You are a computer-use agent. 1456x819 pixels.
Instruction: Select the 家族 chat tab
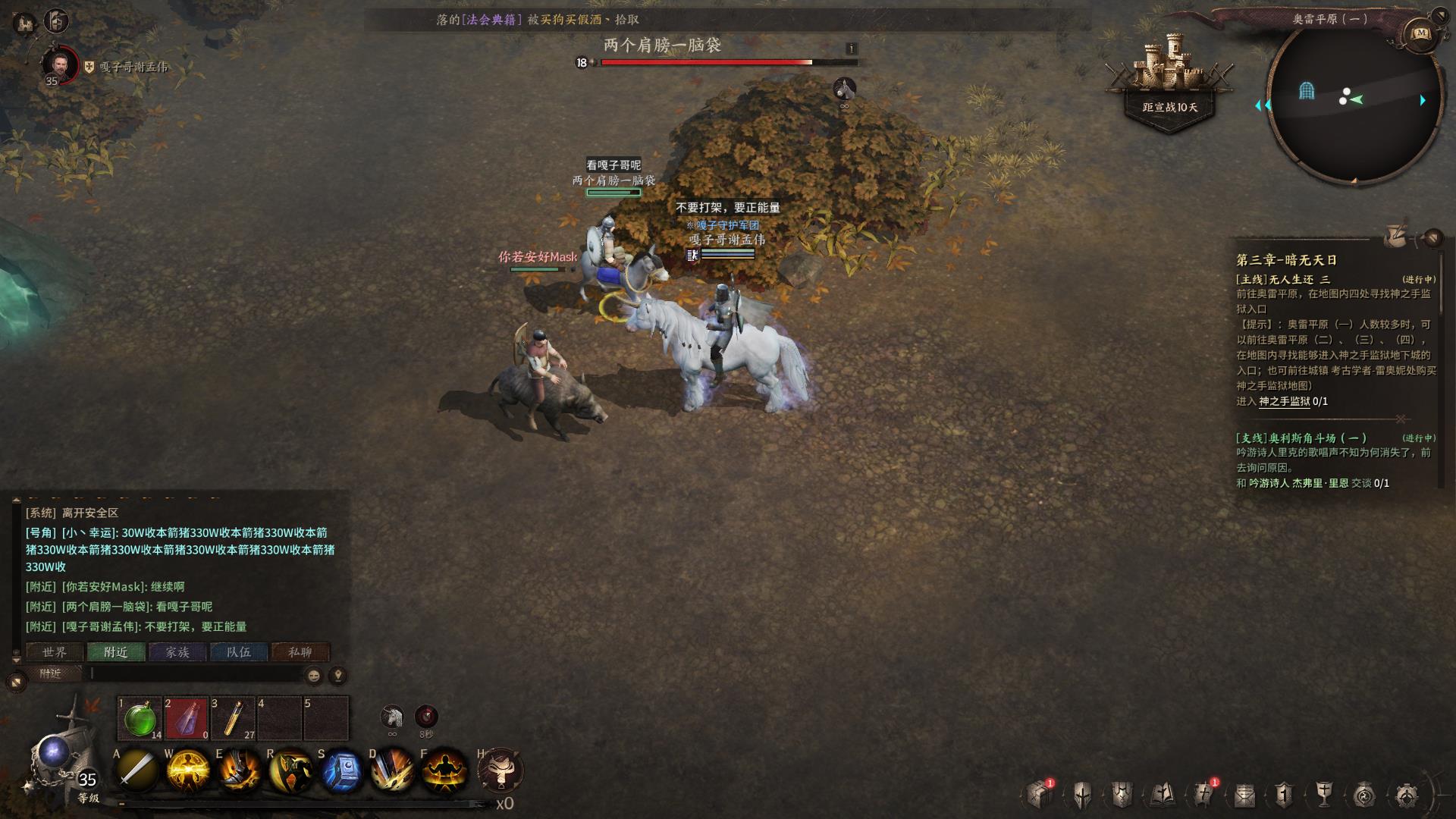pyautogui.click(x=177, y=652)
